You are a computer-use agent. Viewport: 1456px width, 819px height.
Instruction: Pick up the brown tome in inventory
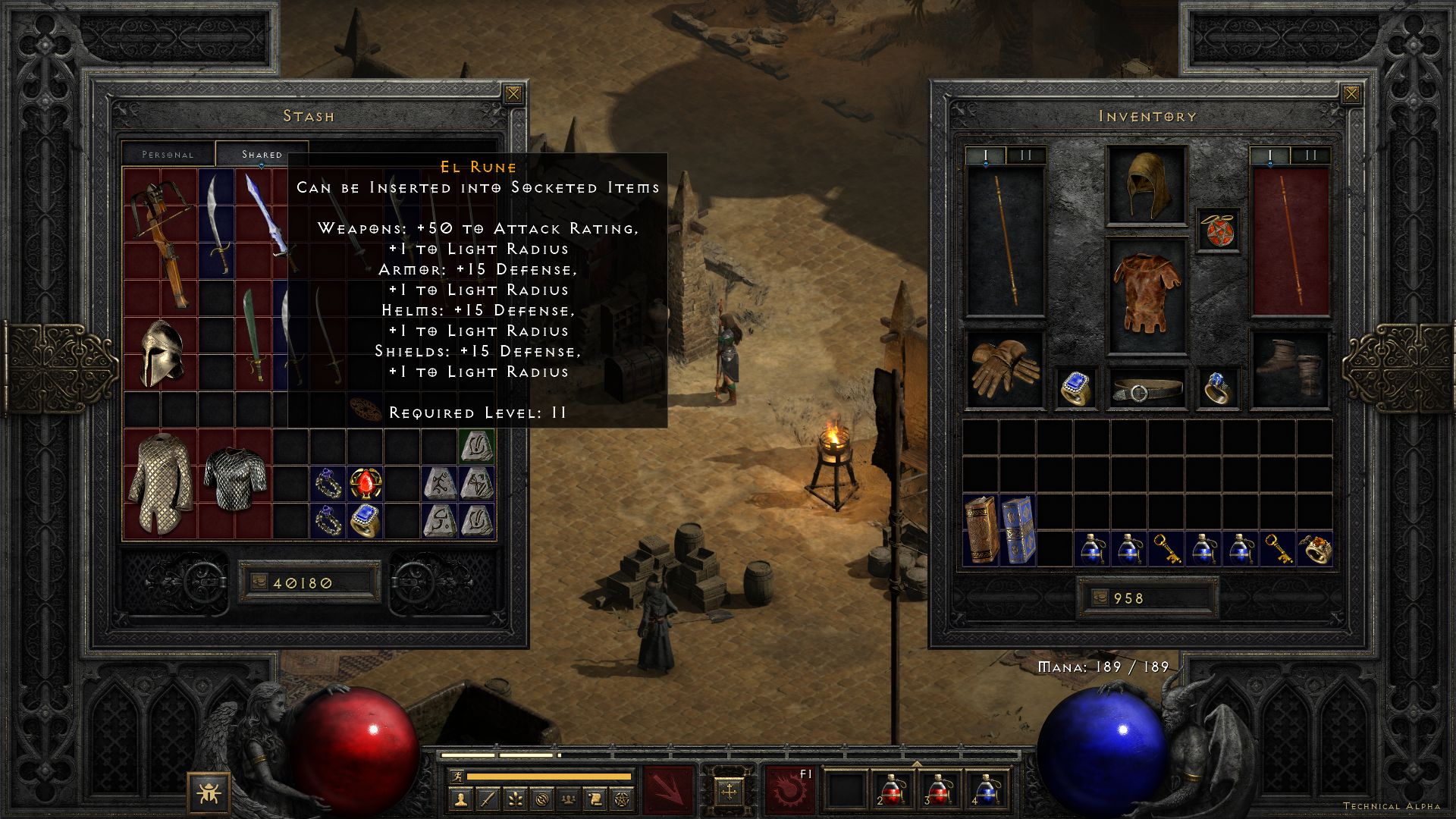[981, 529]
